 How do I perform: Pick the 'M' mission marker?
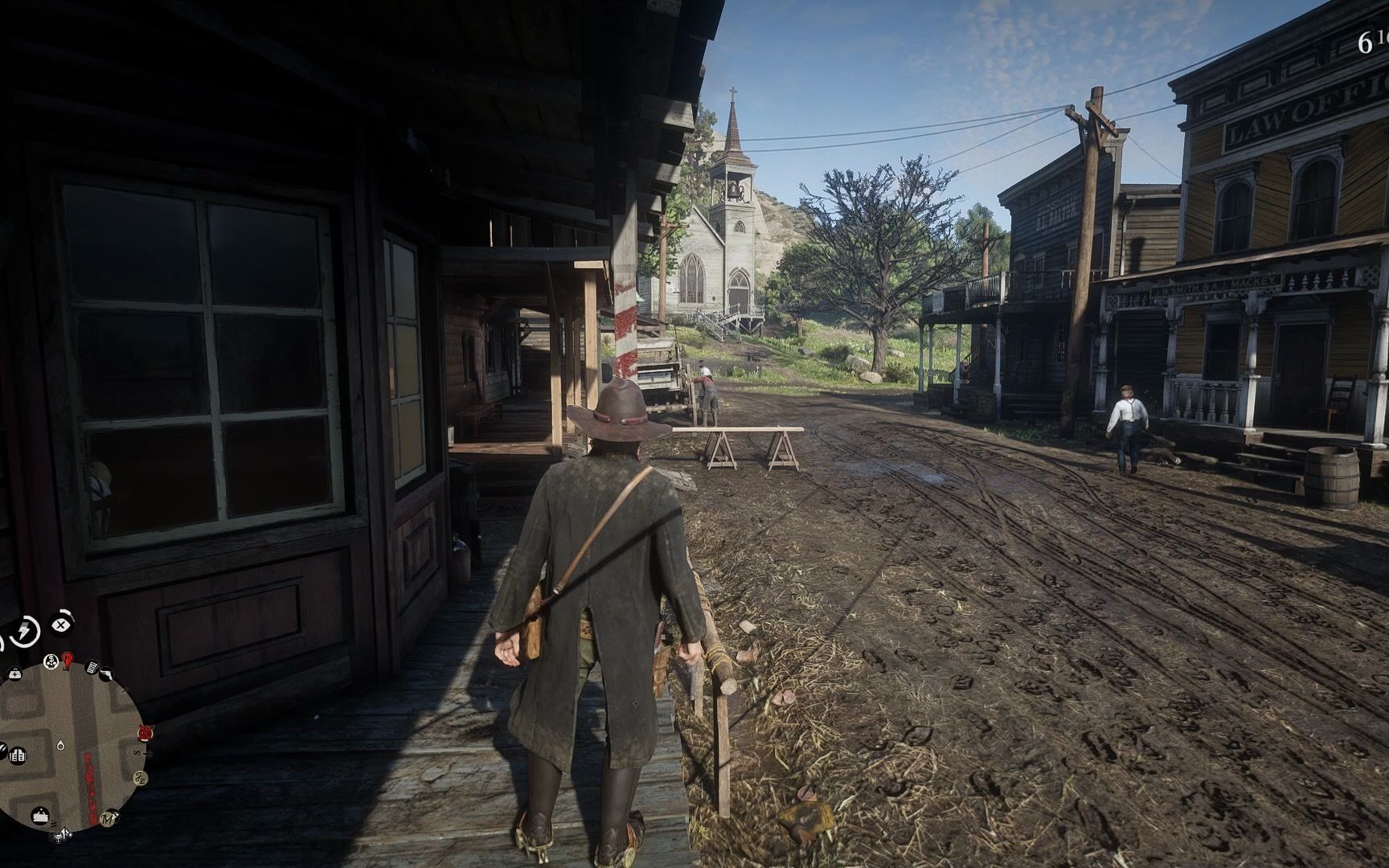tap(108, 820)
